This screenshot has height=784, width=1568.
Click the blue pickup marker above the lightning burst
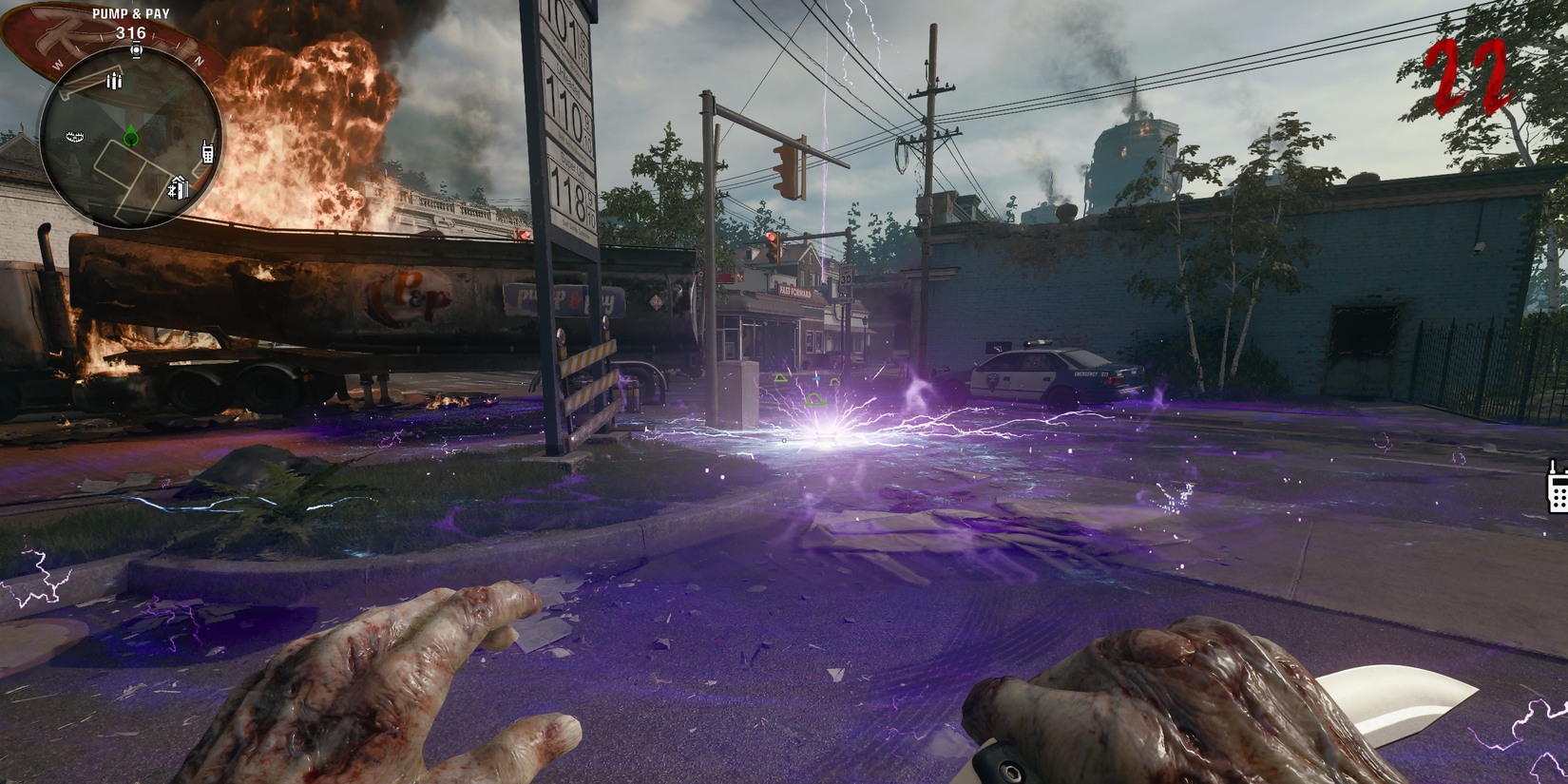click(x=816, y=378)
